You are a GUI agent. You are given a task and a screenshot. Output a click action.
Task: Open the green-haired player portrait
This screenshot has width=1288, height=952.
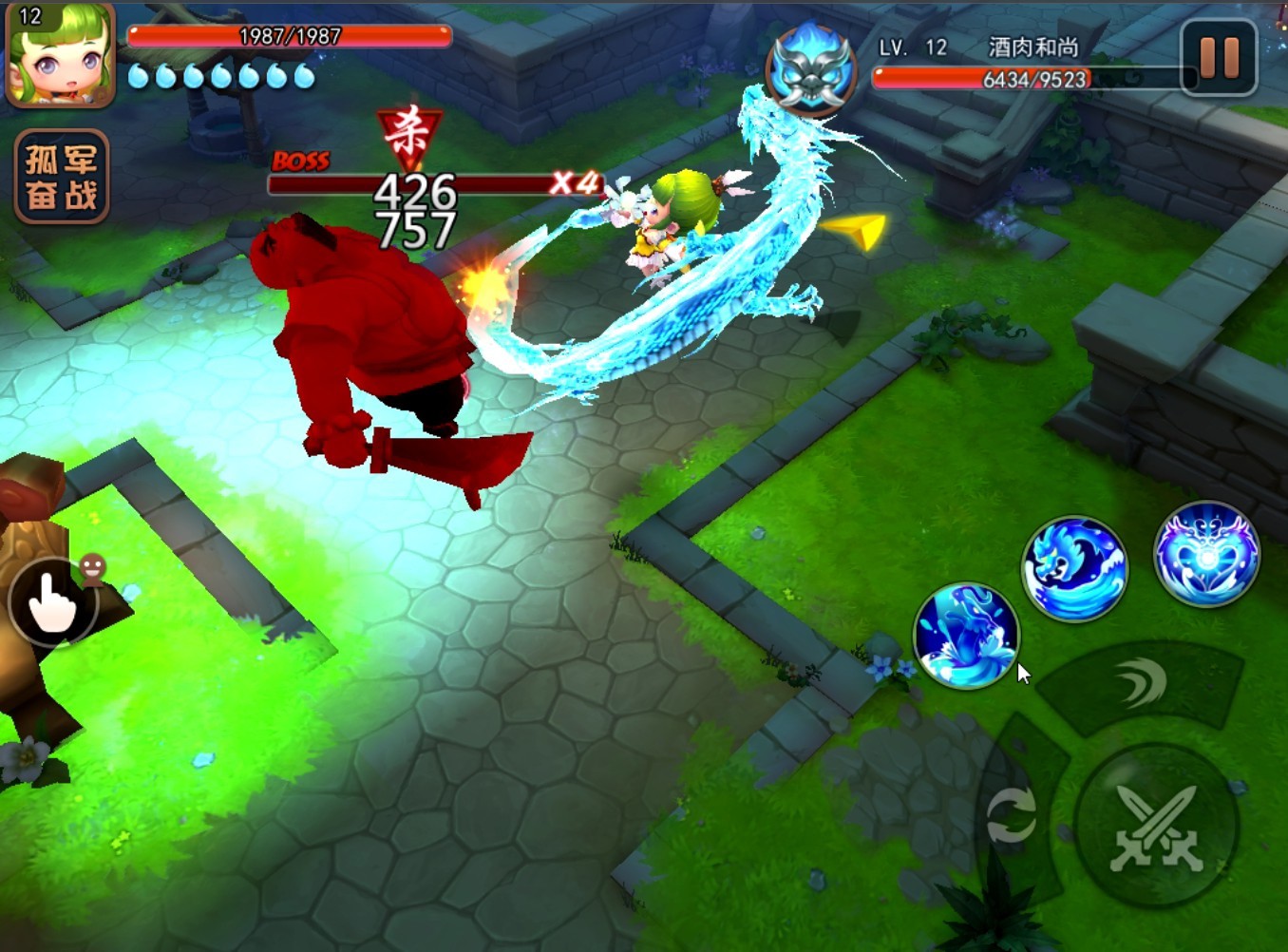point(60,54)
